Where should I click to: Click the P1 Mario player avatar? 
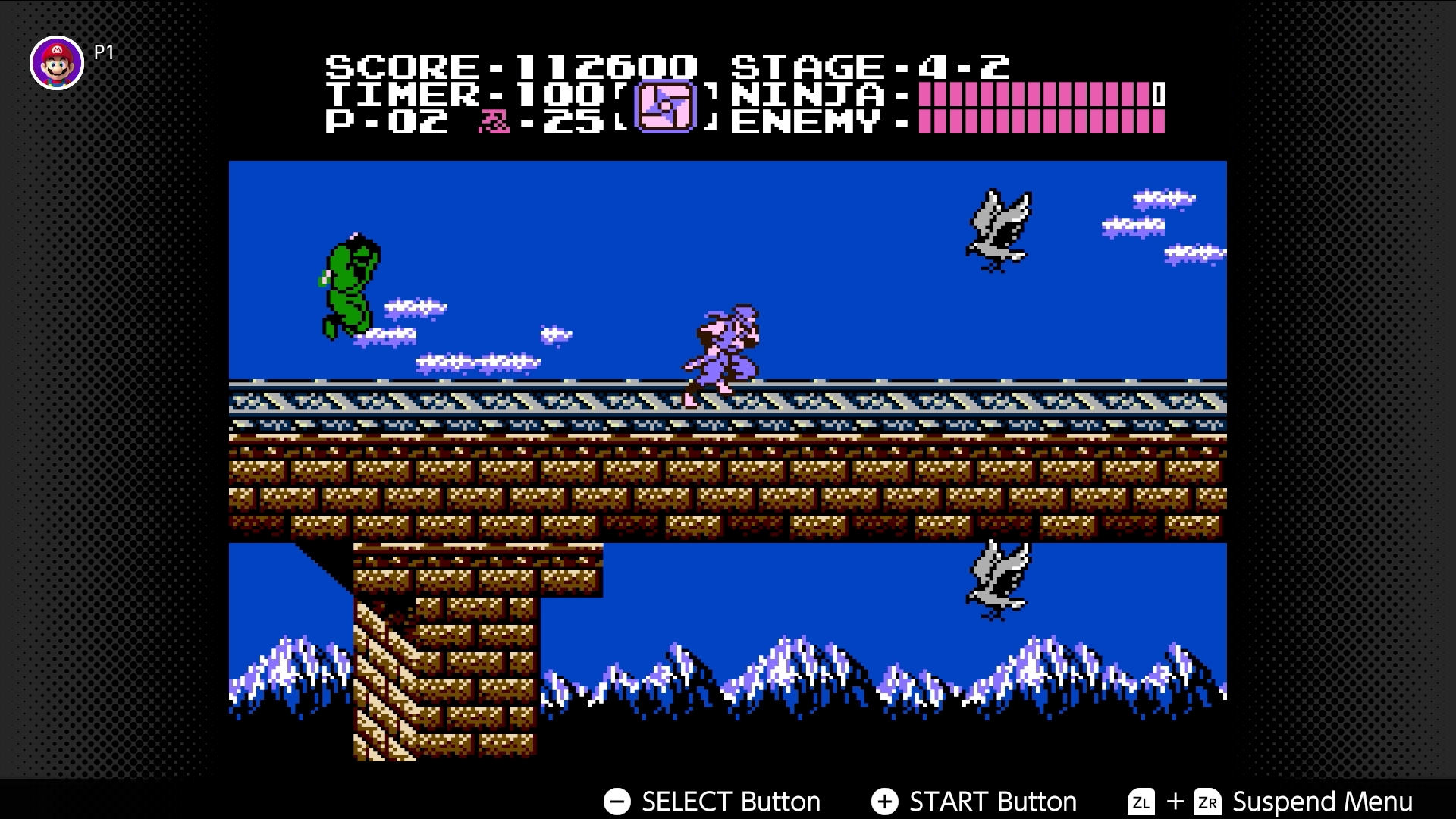coord(57,64)
